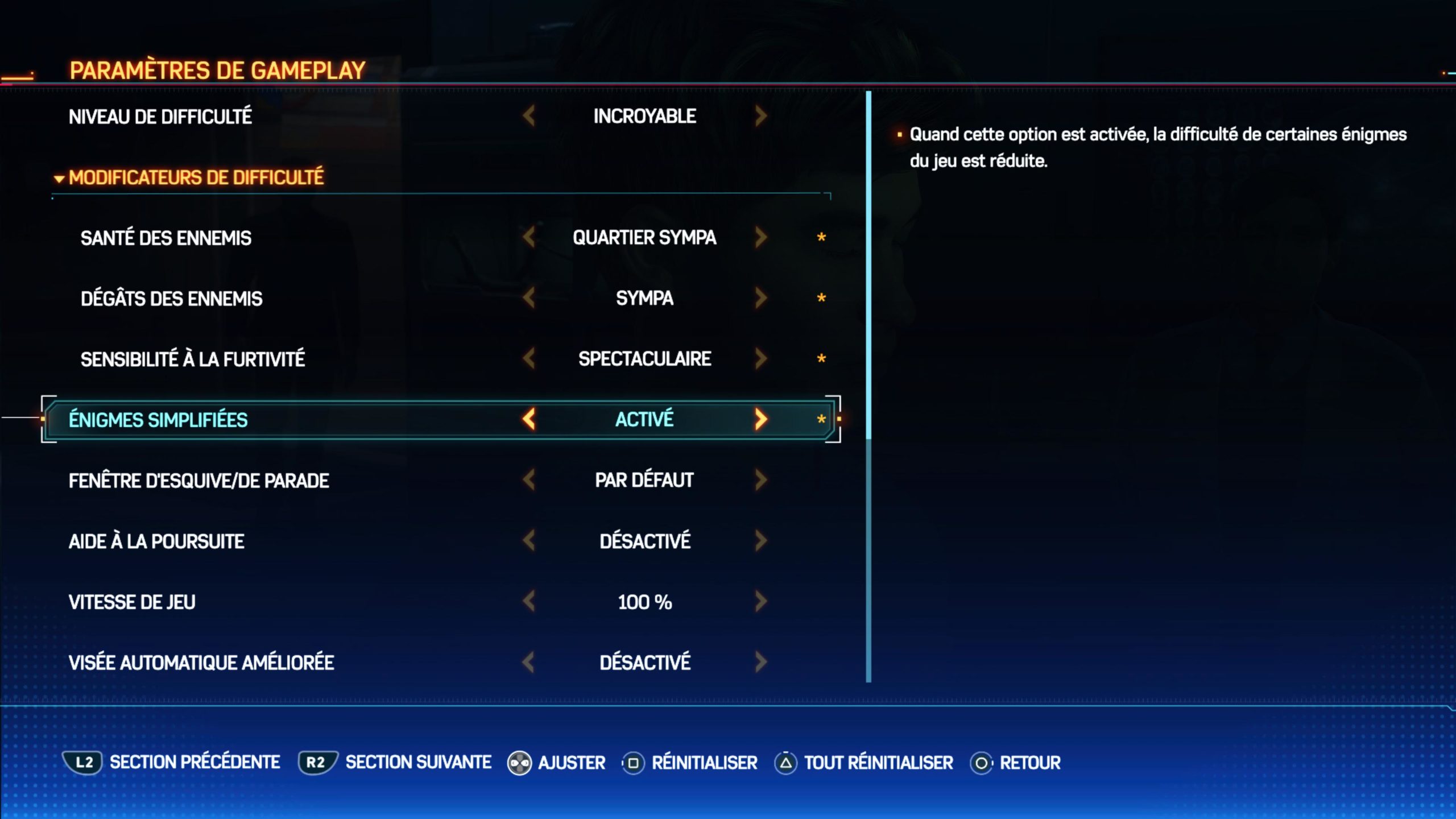Select Fenêtre d'esquive/de parade row
Image resolution: width=1456 pixels, height=819 pixels.
pyautogui.click(x=198, y=481)
